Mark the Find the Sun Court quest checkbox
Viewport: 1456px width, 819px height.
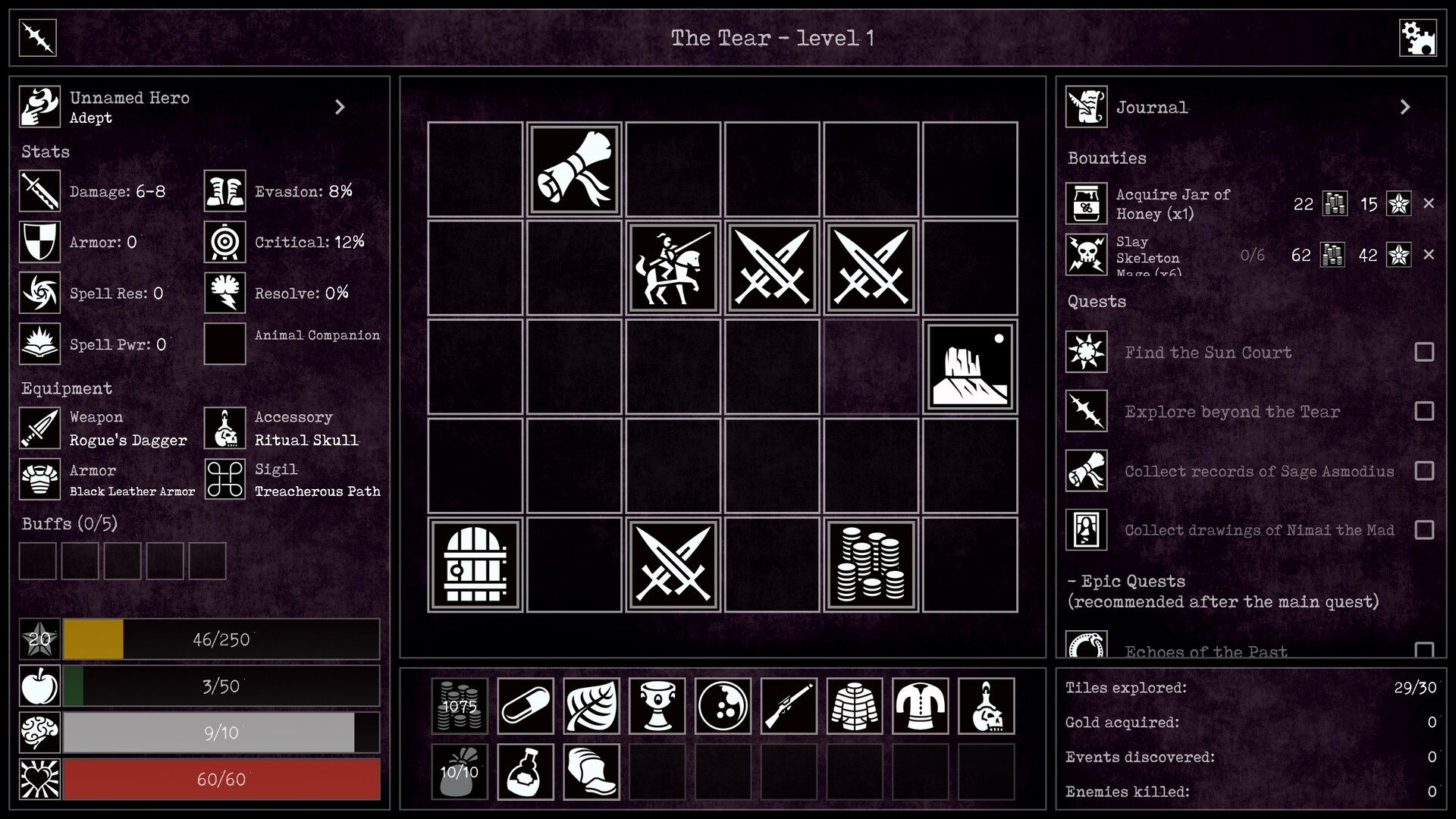1426,353
